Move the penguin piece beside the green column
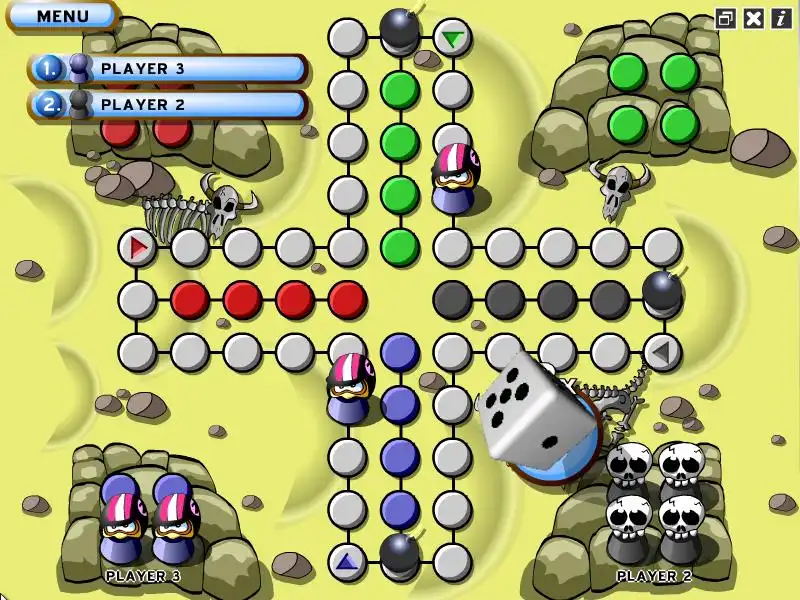The height and width of the screenshot is (600, 800). pos(452,177)
